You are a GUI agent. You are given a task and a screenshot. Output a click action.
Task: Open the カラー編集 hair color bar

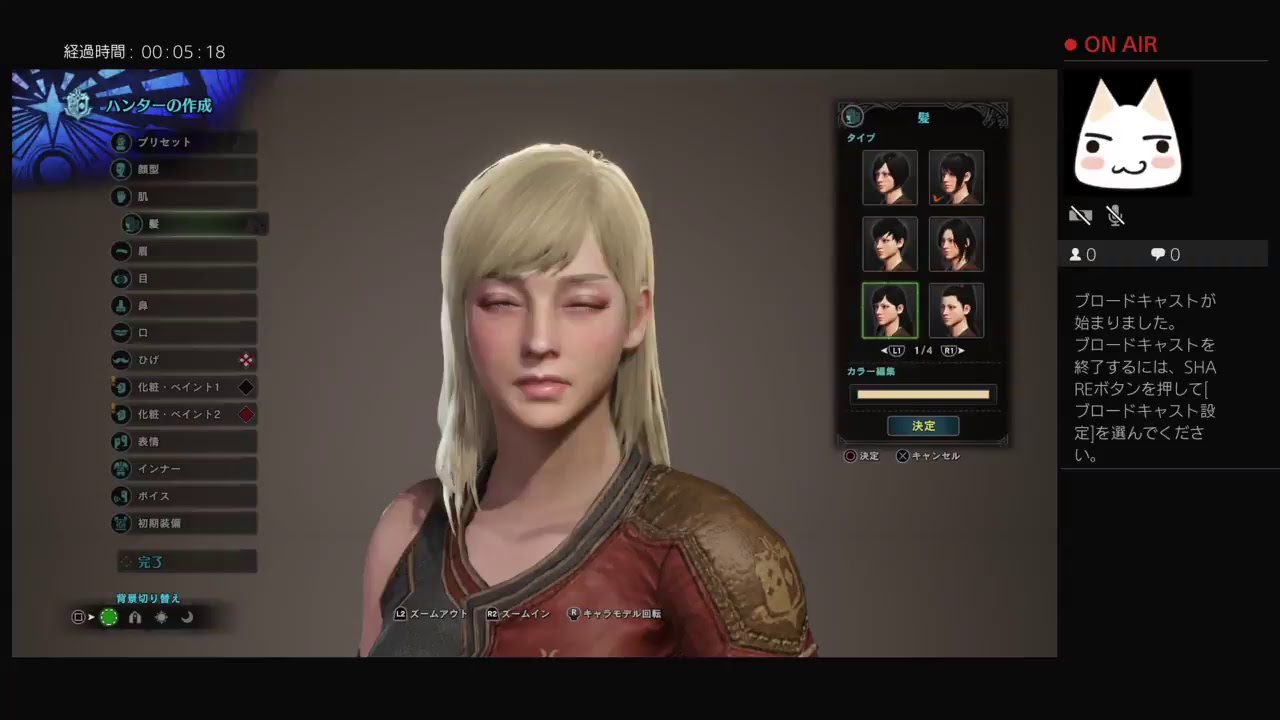[x=922, y=394]
